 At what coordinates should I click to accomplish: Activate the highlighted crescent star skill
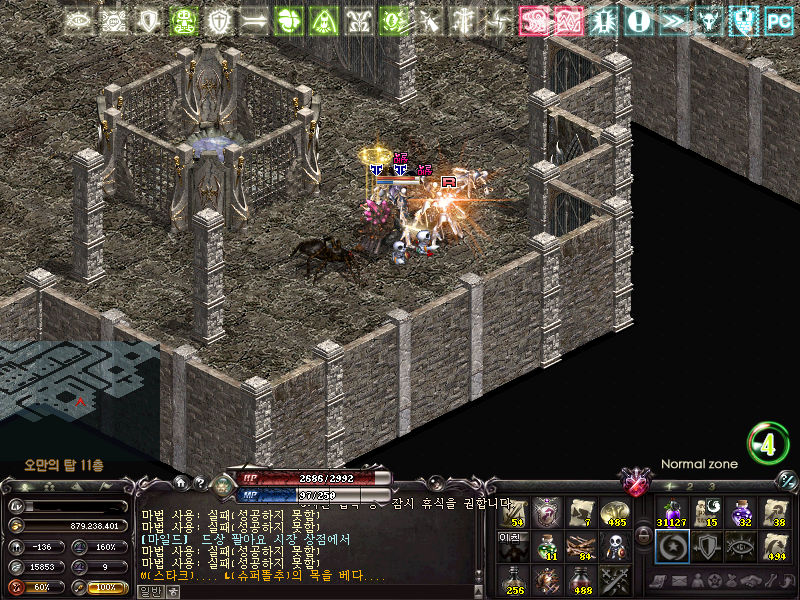pos(672,546)
